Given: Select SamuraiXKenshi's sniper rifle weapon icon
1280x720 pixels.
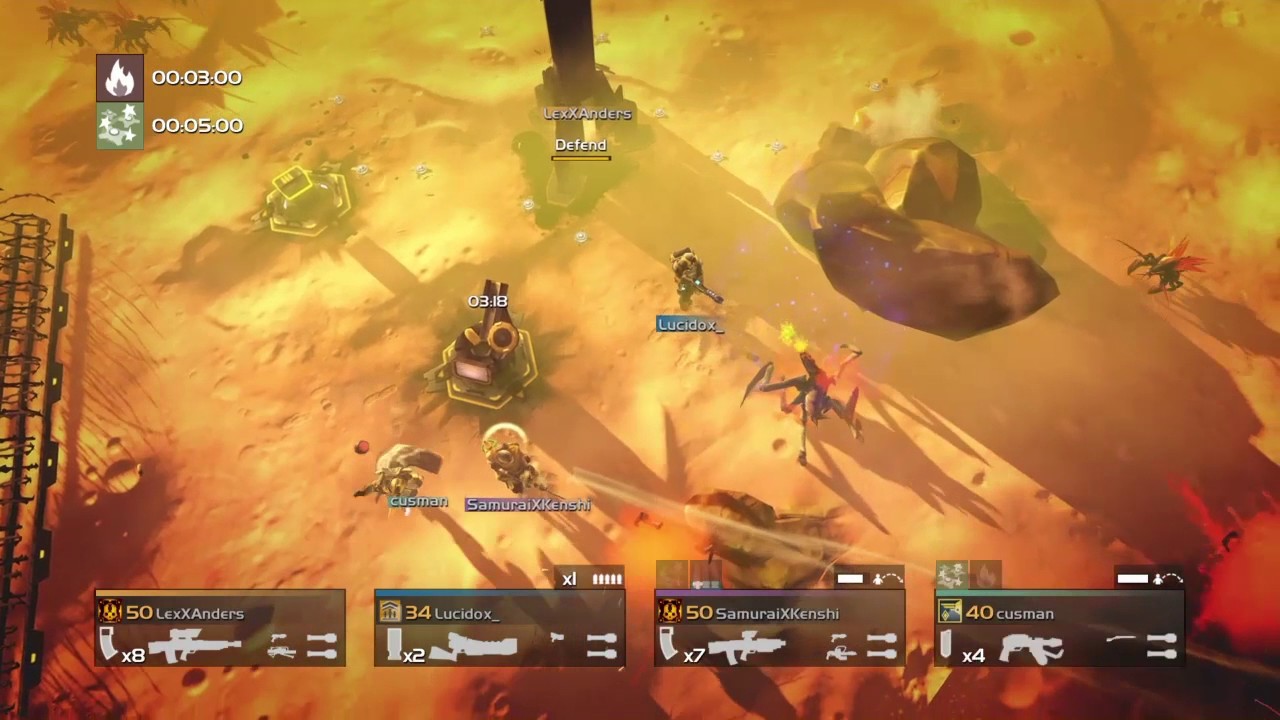Looking at the screenshot, I should click(747, 648).
